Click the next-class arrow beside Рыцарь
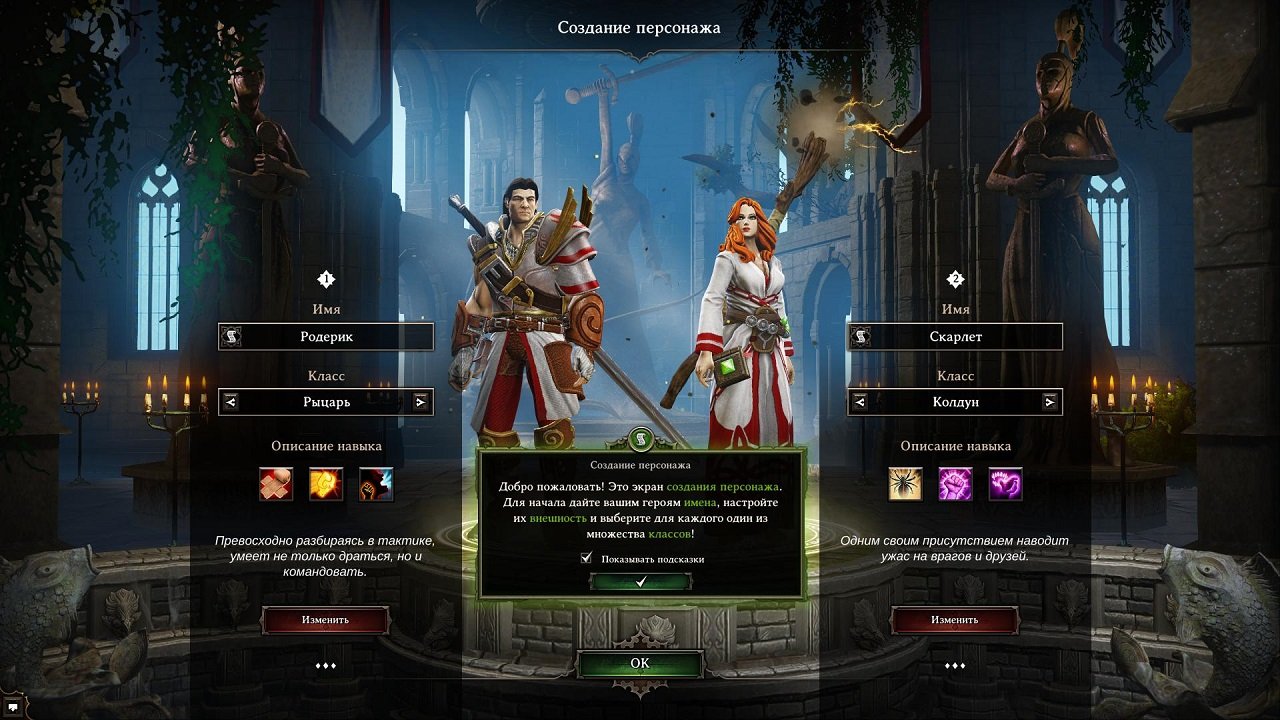Screen dimensions: 1280x720 421,402
